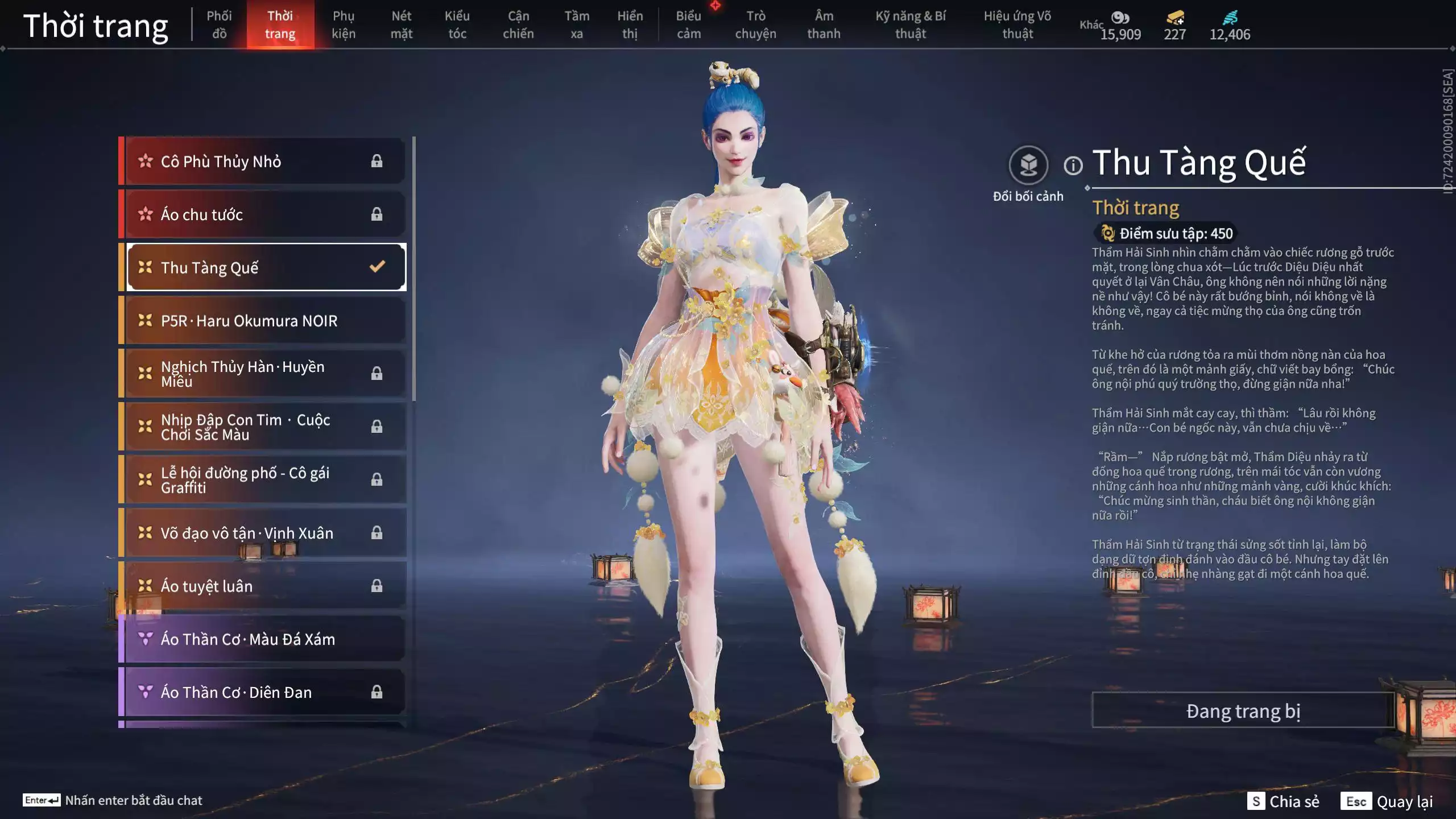Open the Âm thanh tab

click(824, 25)
